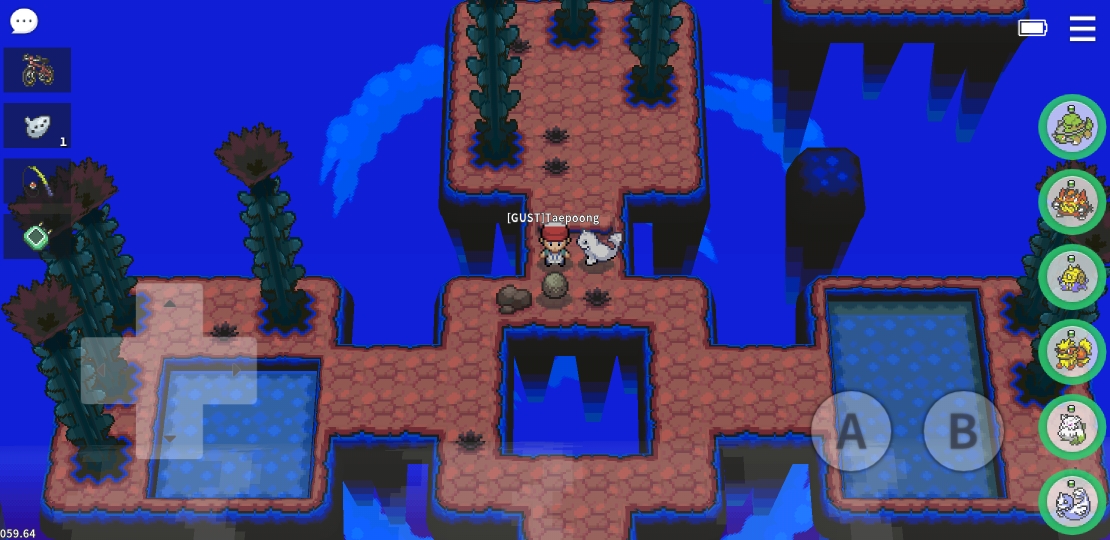The width and height of the screenshot is (1110, 540).
Task: Select the Dewgong party slot
Action: click(x=1072, y=502)
